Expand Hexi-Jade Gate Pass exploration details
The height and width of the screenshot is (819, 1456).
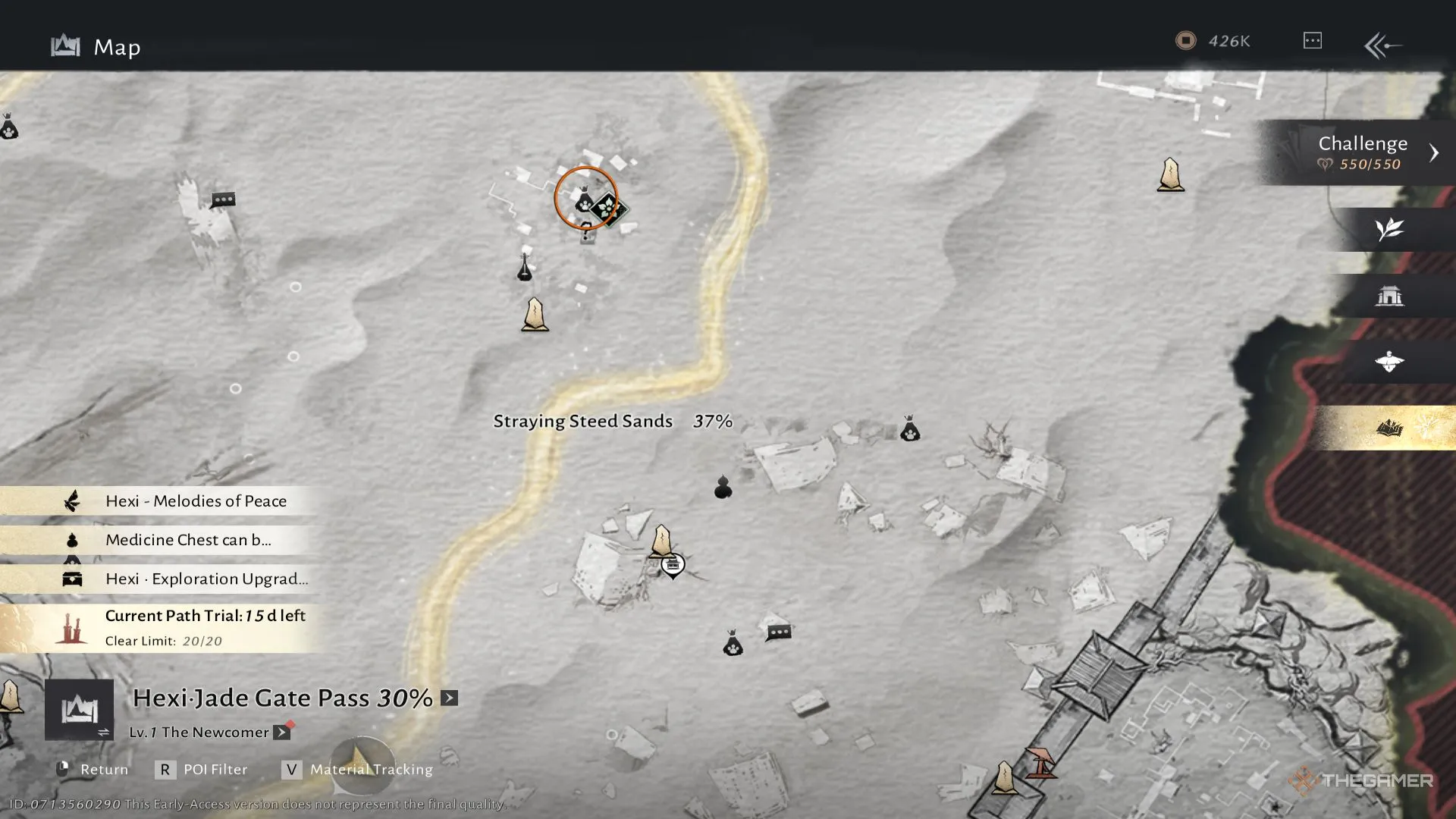pos(450,698)
